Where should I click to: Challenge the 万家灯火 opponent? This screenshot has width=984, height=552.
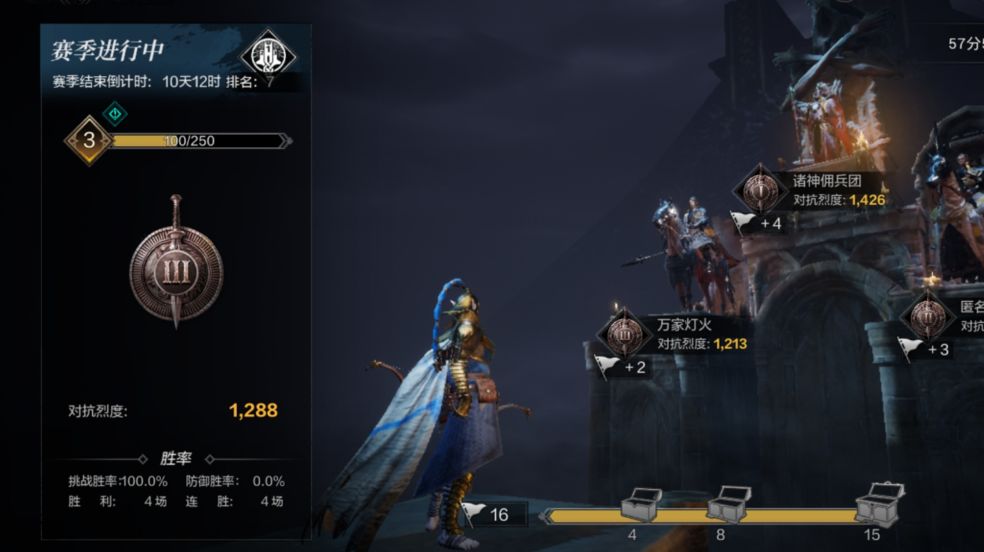tap(624, 333)
